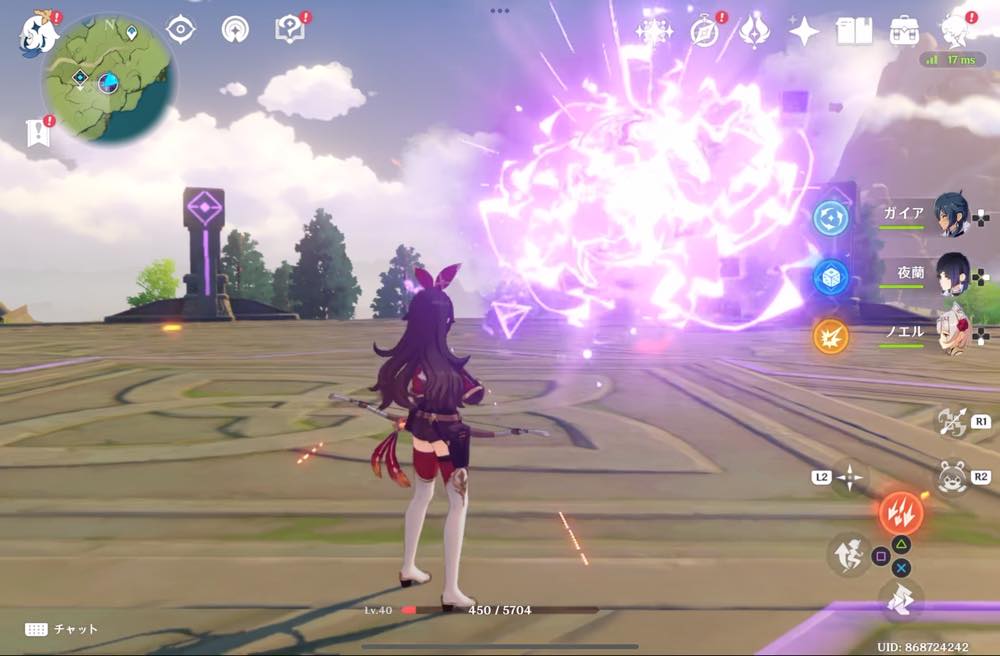Open the map from the minimap
Image resolution: width=1000 pixels, height=656 pixels.
point(108,80)
